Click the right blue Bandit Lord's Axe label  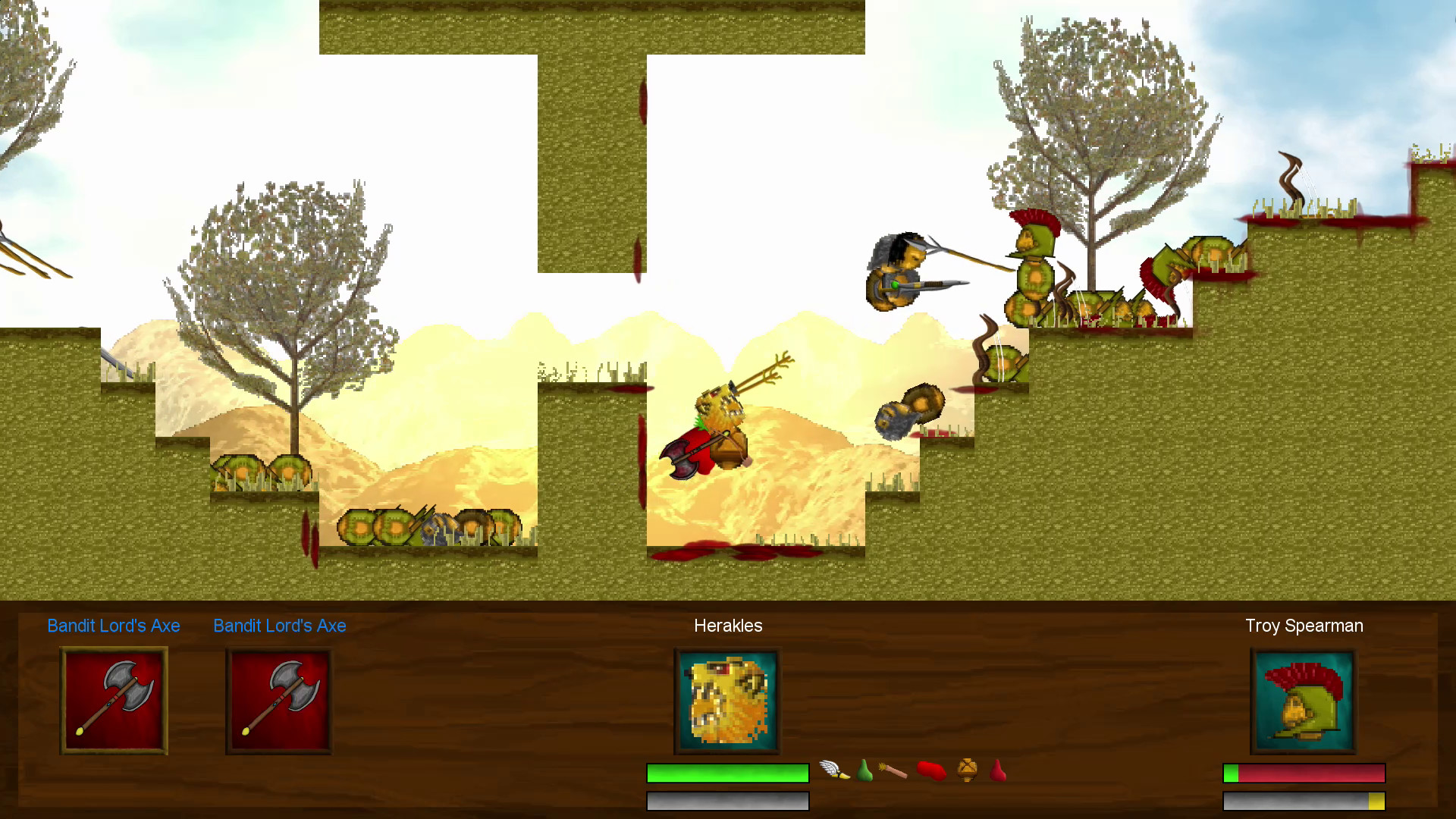pos(279,626)
